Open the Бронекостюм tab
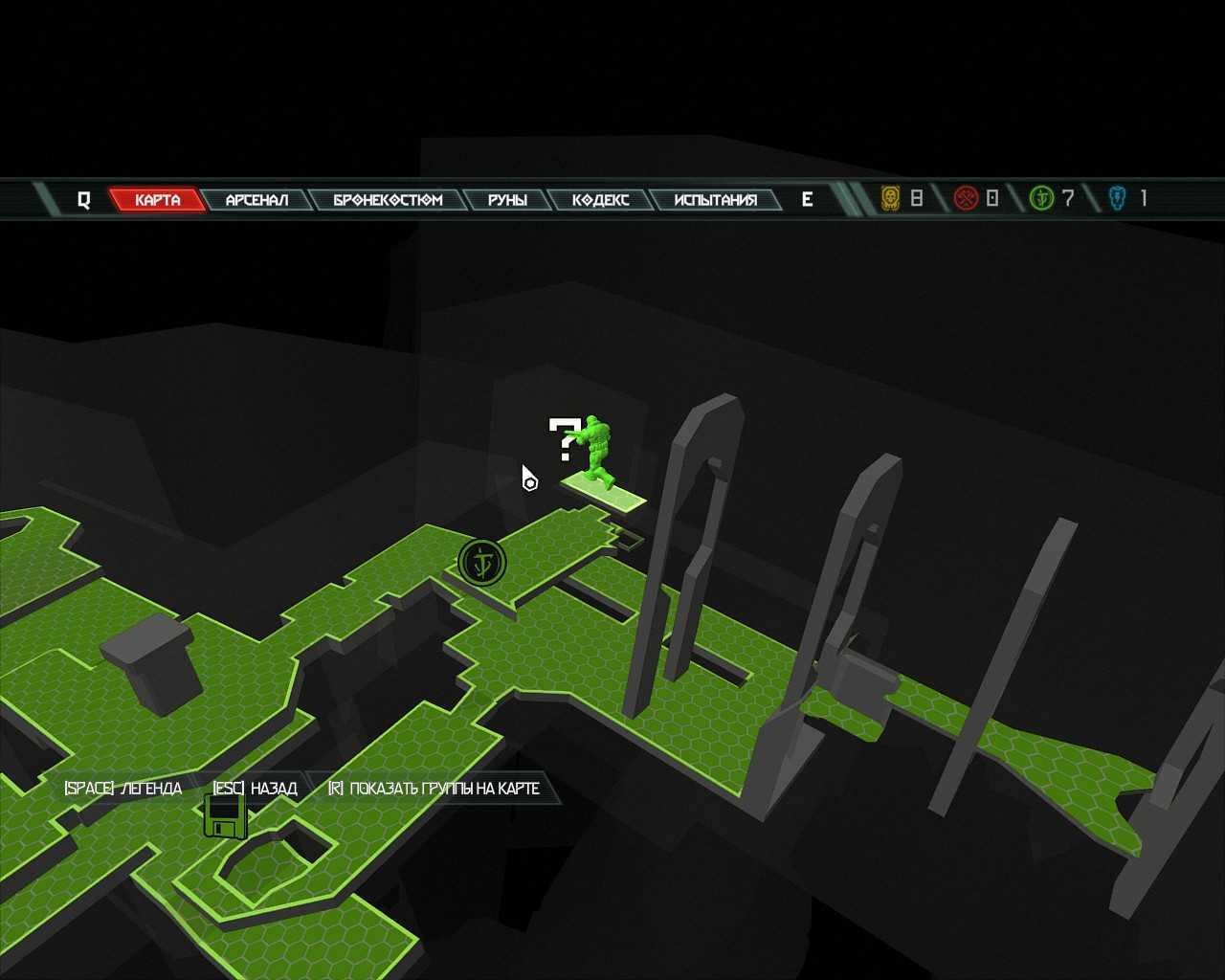1225x980 pixels. [x=388, y=200]
